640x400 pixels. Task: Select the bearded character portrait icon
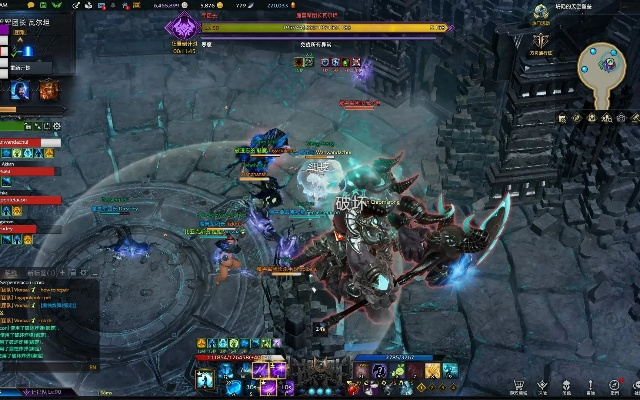[21, 91]
